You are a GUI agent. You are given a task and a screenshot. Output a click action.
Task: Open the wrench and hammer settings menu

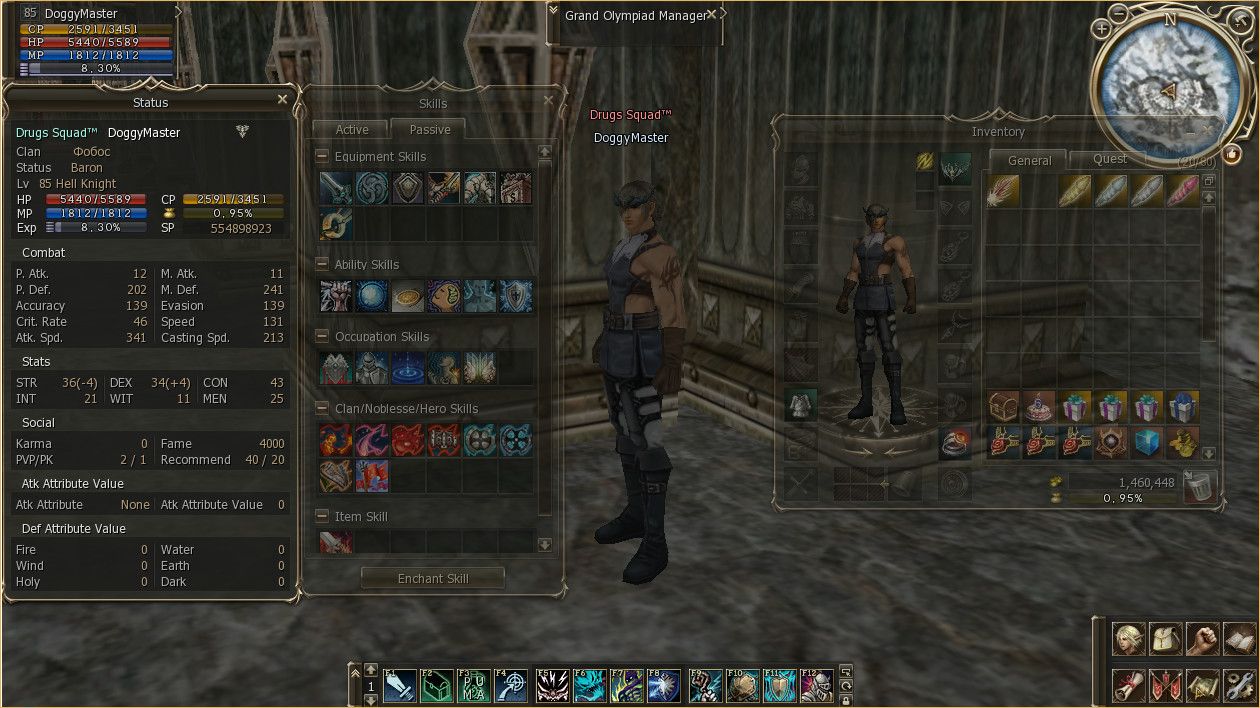point(1239,685)
